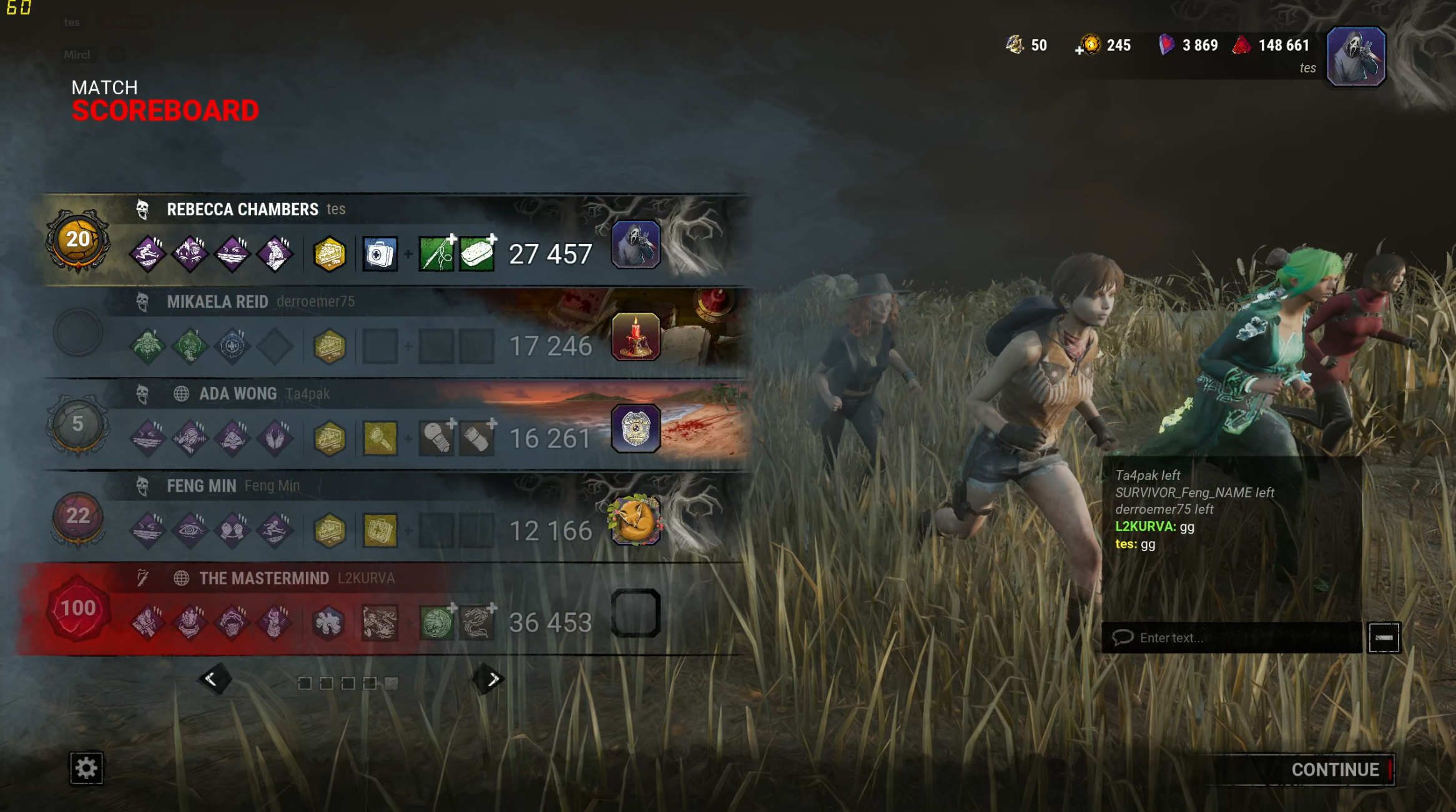Inspect The Mastermind's killer power icon
This screenshot has width=1456, height=812.
380,622
